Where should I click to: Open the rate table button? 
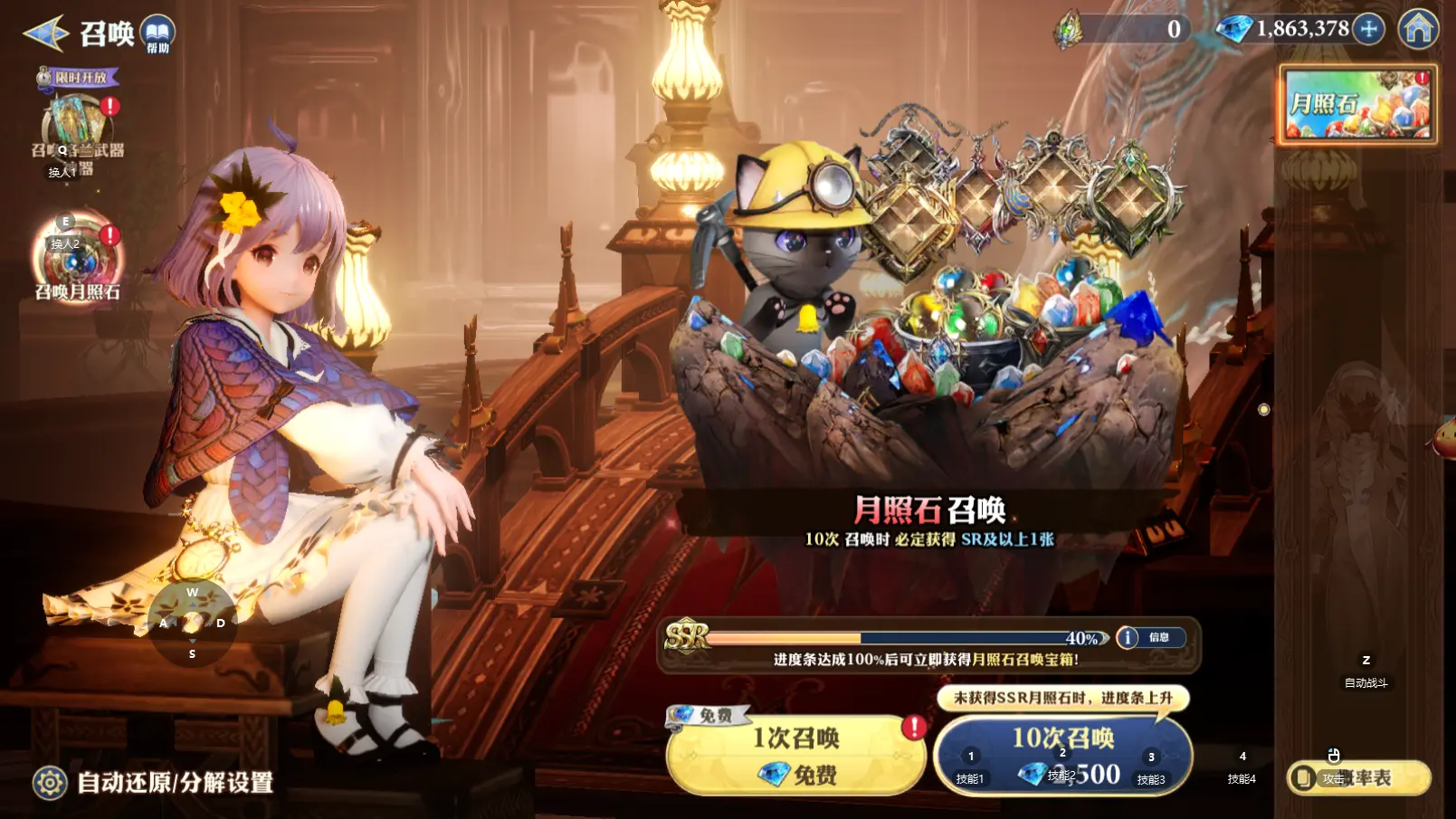(x=1358, y=777)
